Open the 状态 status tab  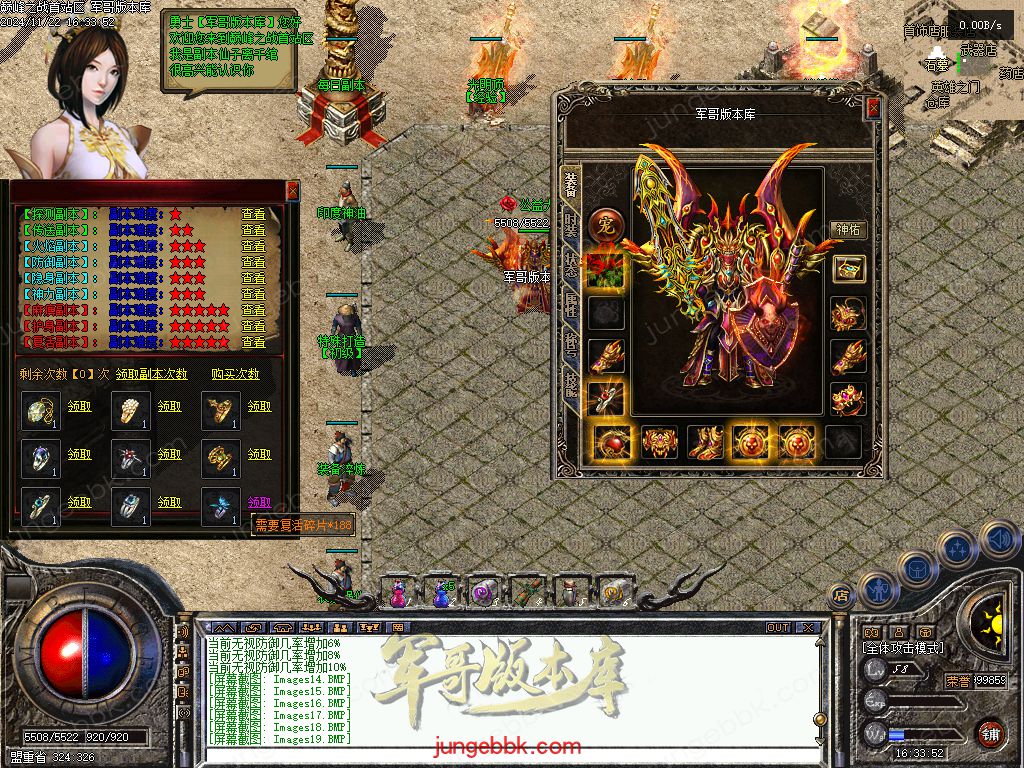pyautogui.click(x=571, y=265)
